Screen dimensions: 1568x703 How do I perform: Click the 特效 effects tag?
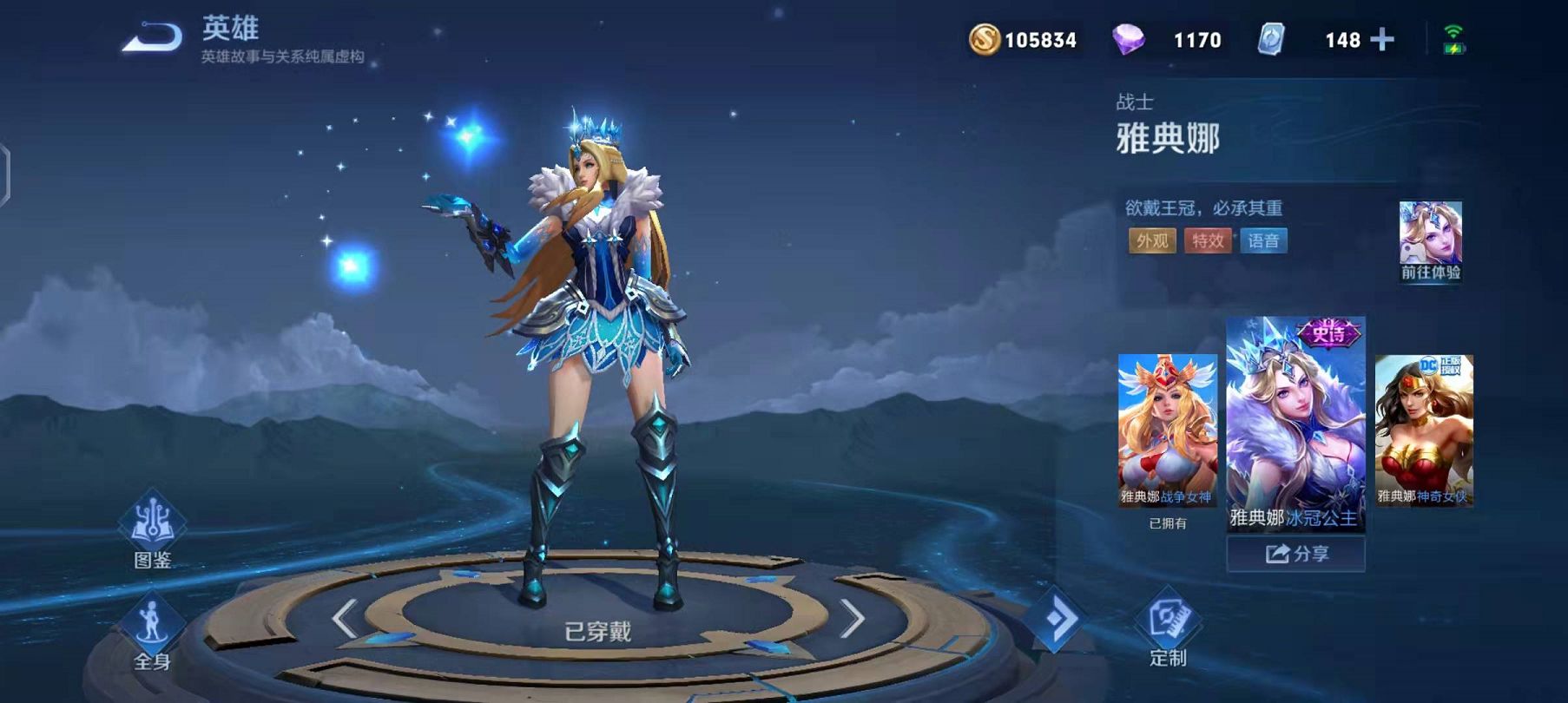tap(1208, 240)
